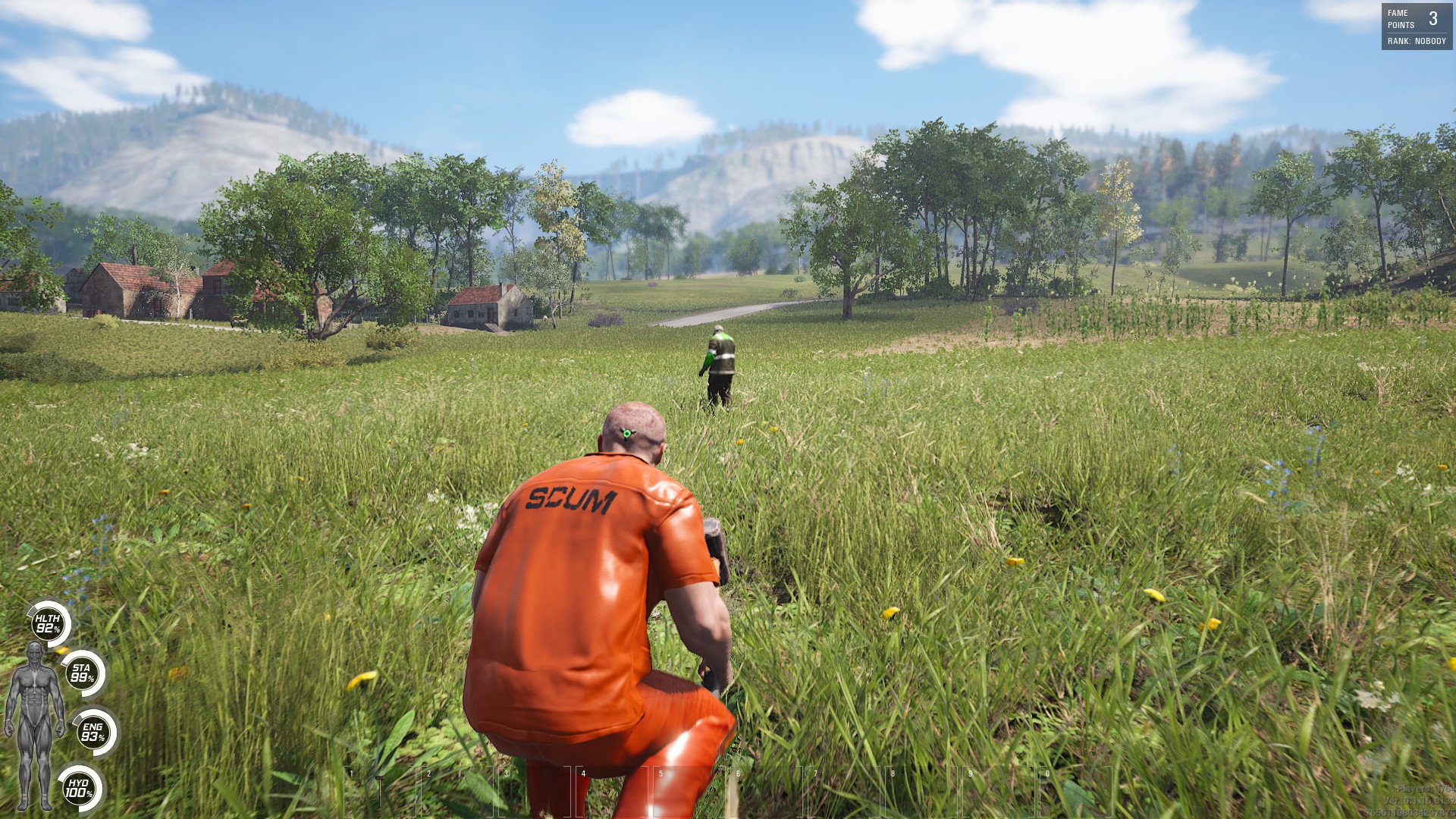This screenshot has width=1456, height=819.
Task: Click the HYD 100% hydration gauge
Action: click(x=79, y=790)
